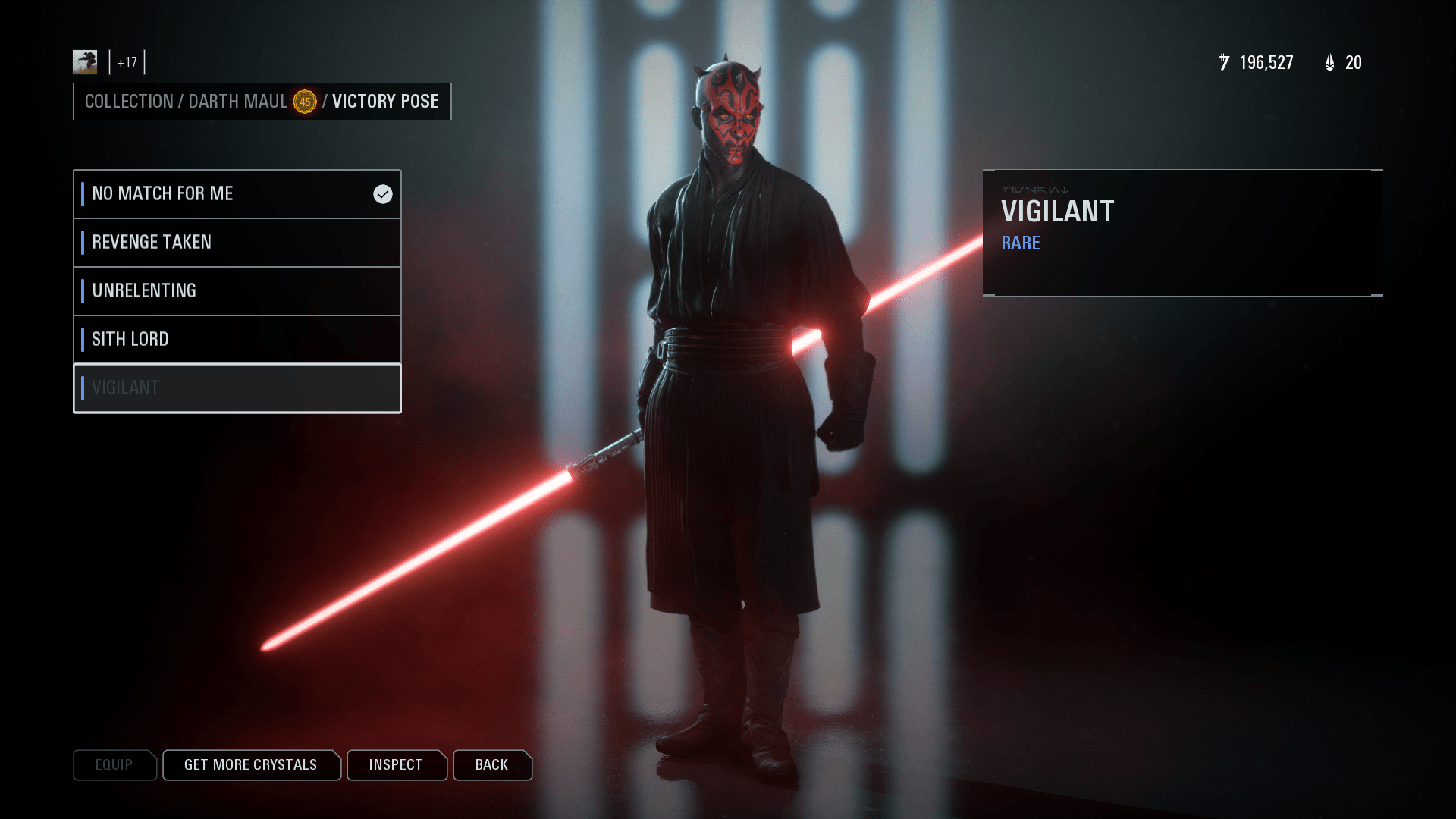Screen dimensions: 1456x819
Task: Inspect the selected victory pose
Action: point(396,765)
